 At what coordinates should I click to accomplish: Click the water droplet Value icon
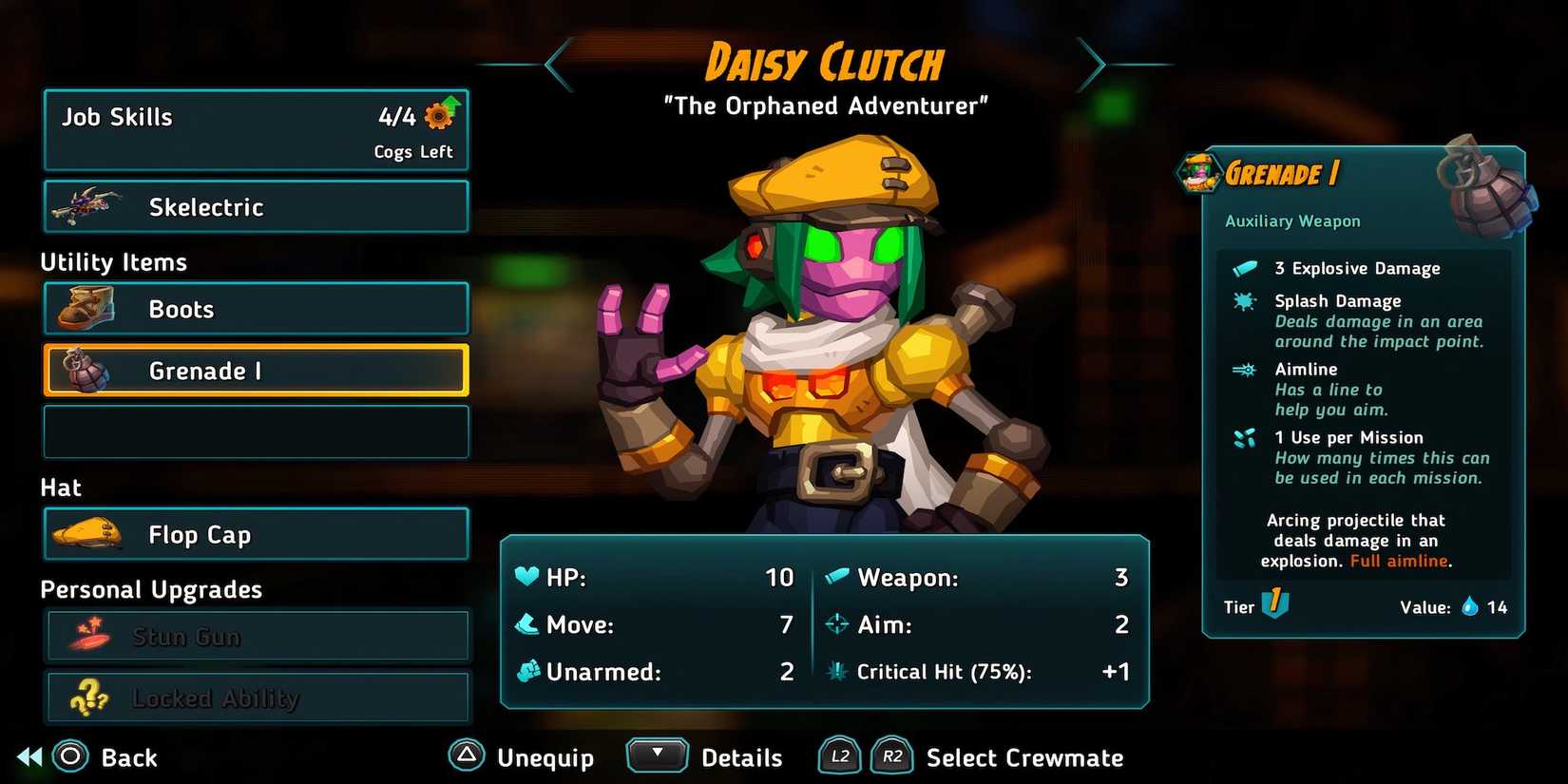coord(1471,607)
